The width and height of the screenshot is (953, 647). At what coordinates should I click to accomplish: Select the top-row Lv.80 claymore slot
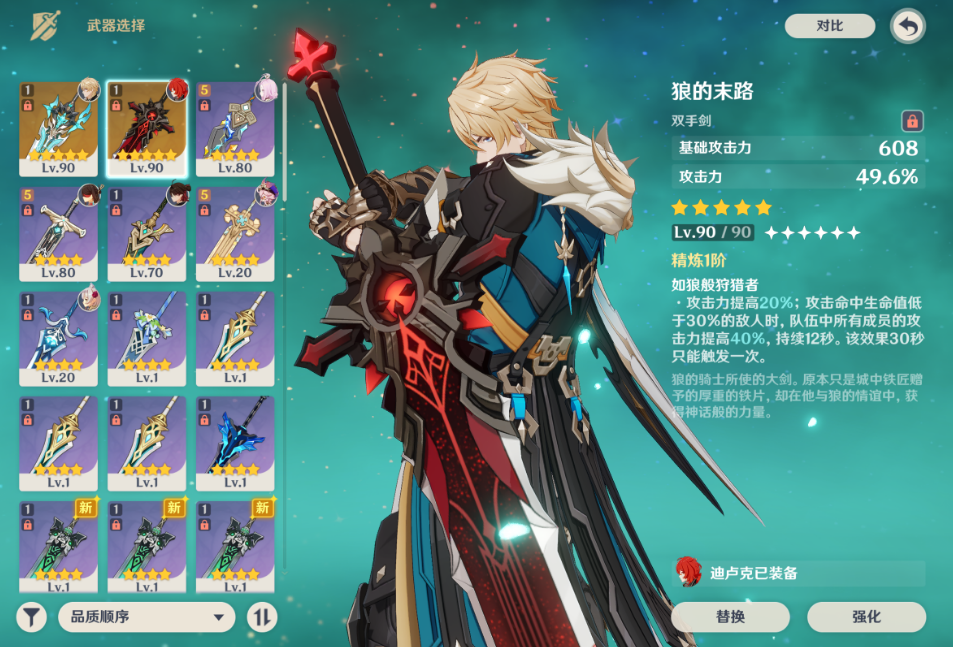(x=235, y=127)
